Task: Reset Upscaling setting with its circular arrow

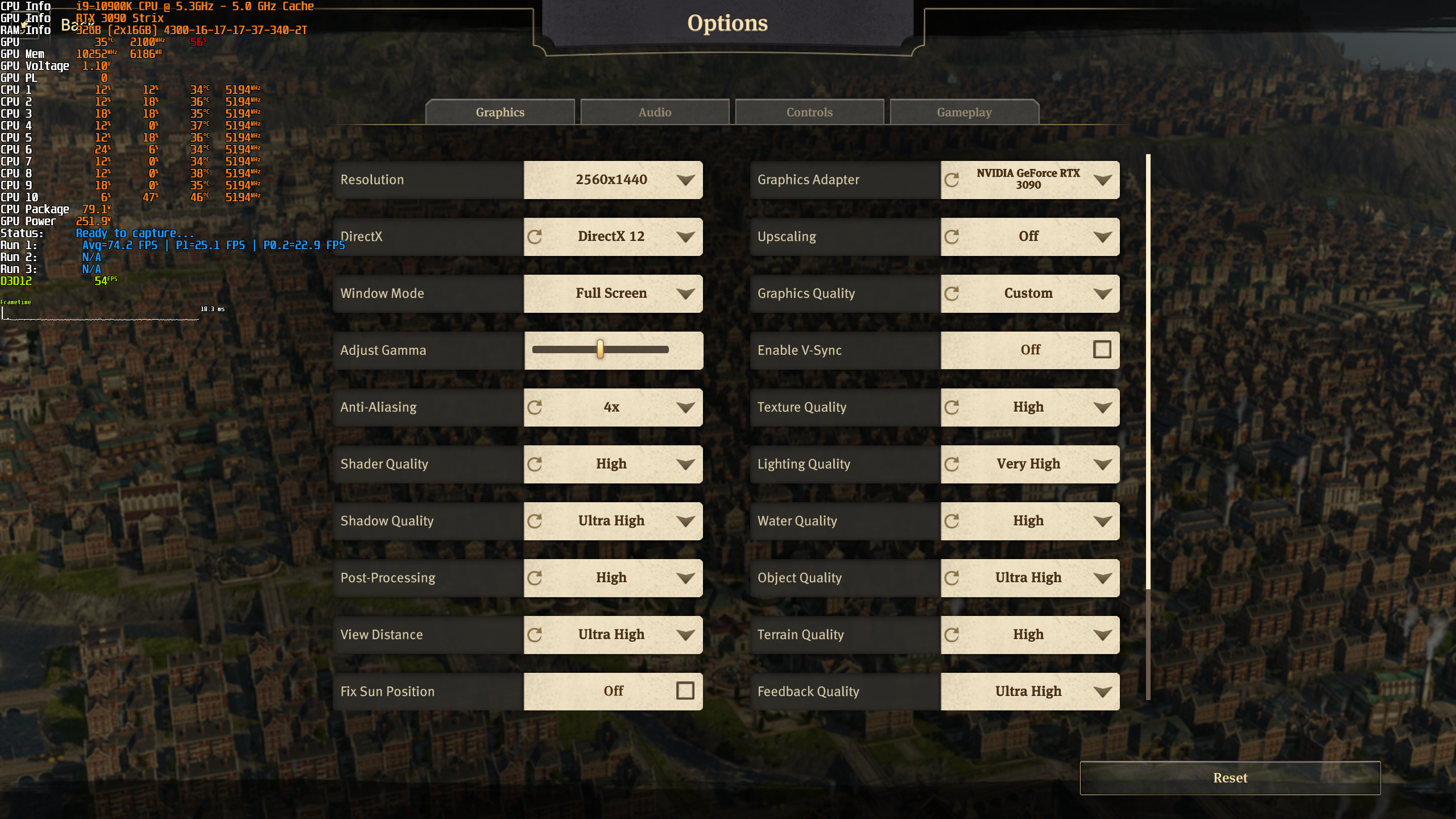Action: click(953, 237)
